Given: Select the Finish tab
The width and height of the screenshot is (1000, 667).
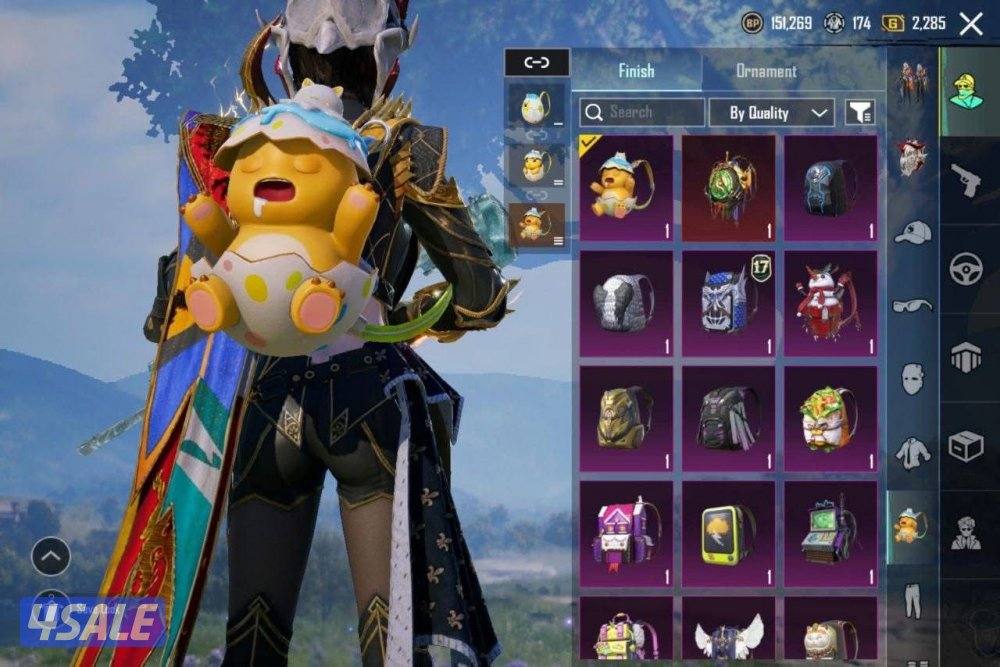Looking at the screenshot, I should tap(636, 71).
